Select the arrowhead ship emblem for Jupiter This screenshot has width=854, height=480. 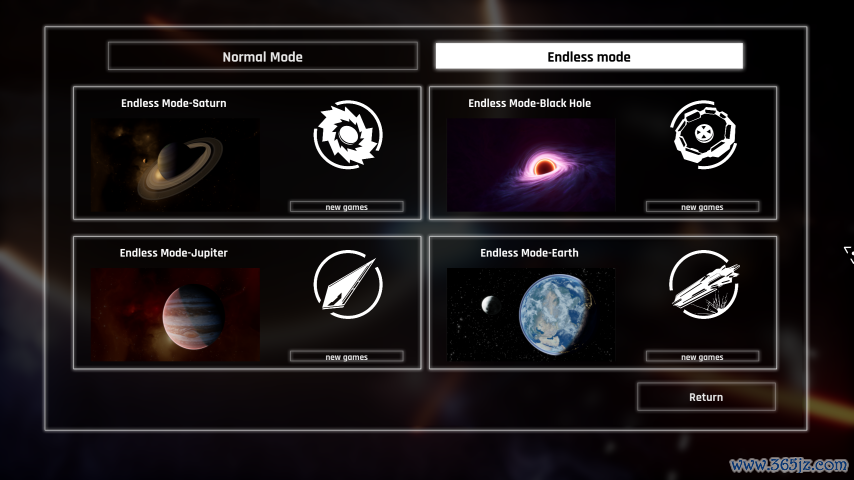349,284
